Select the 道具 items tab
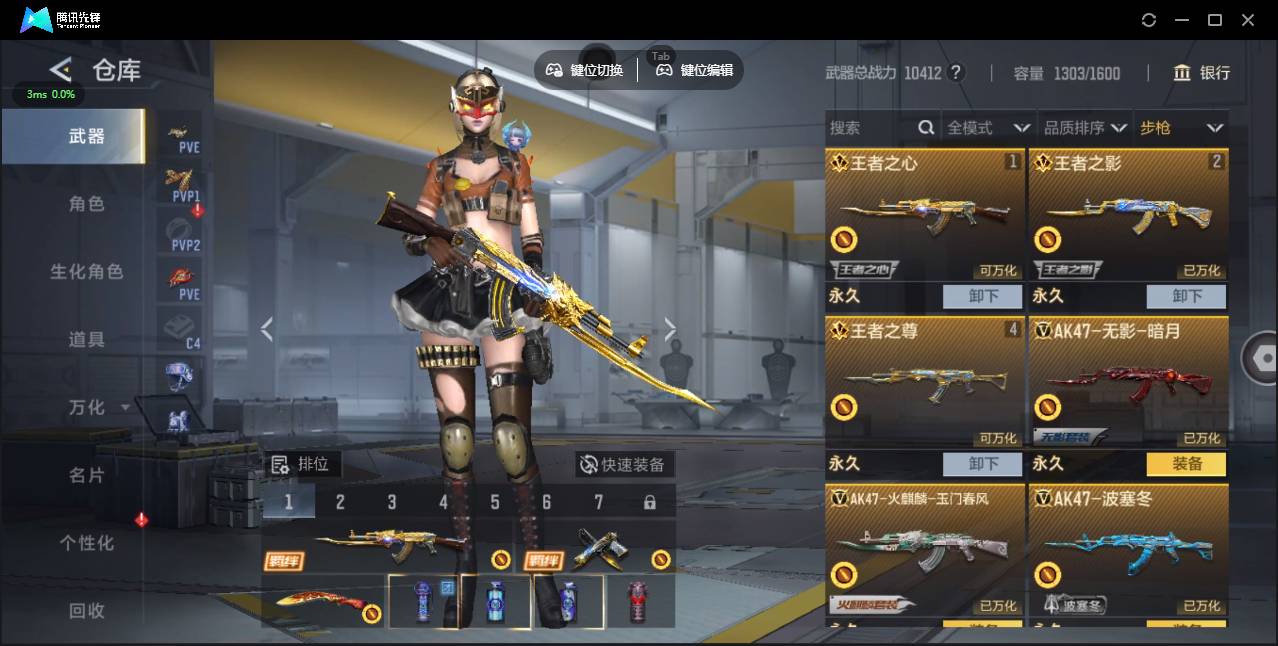The height and width of the screenshot is (646, 1278). [x=86, y=340]
